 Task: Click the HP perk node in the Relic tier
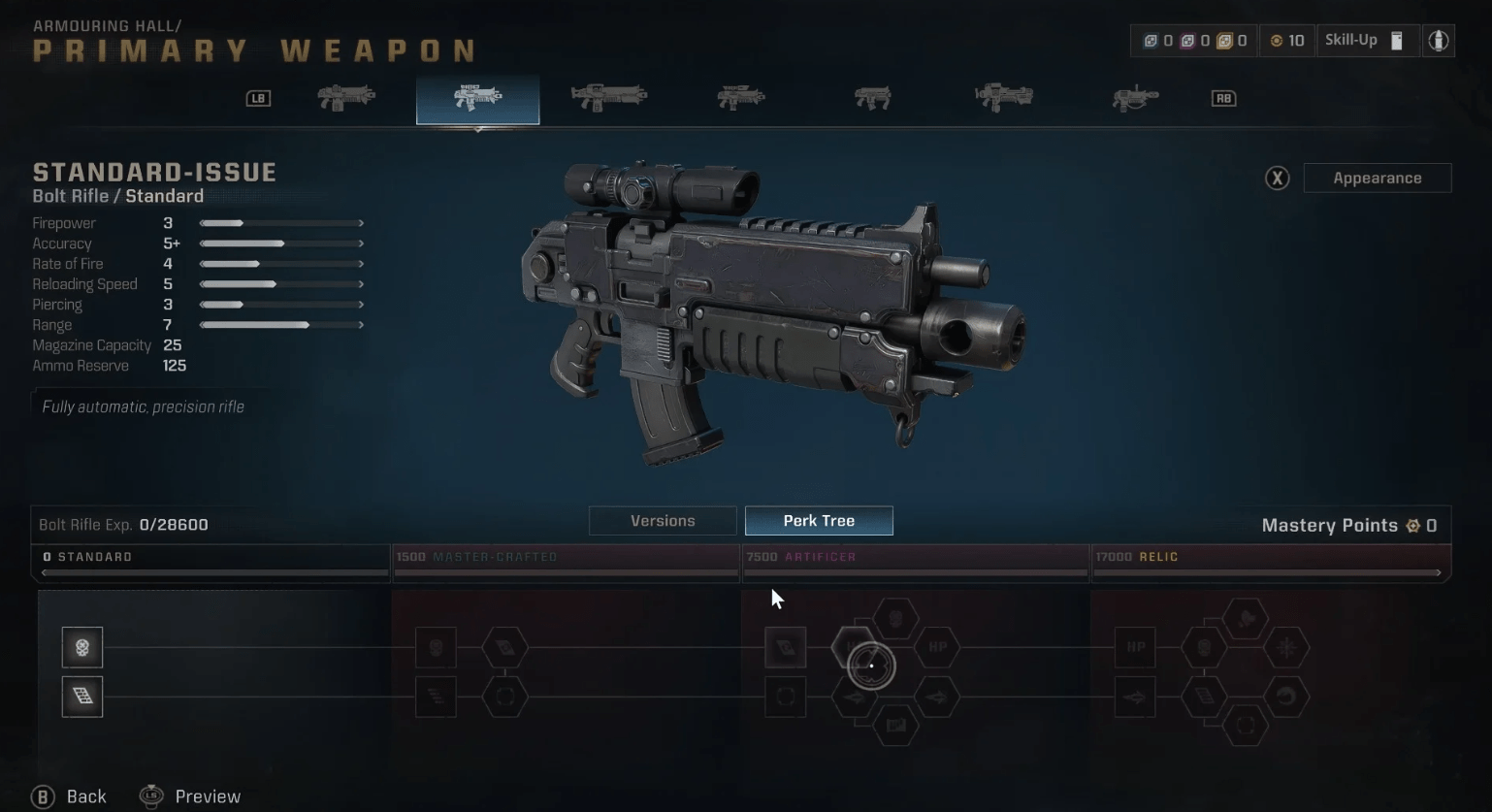click(x=1134, y=647)
